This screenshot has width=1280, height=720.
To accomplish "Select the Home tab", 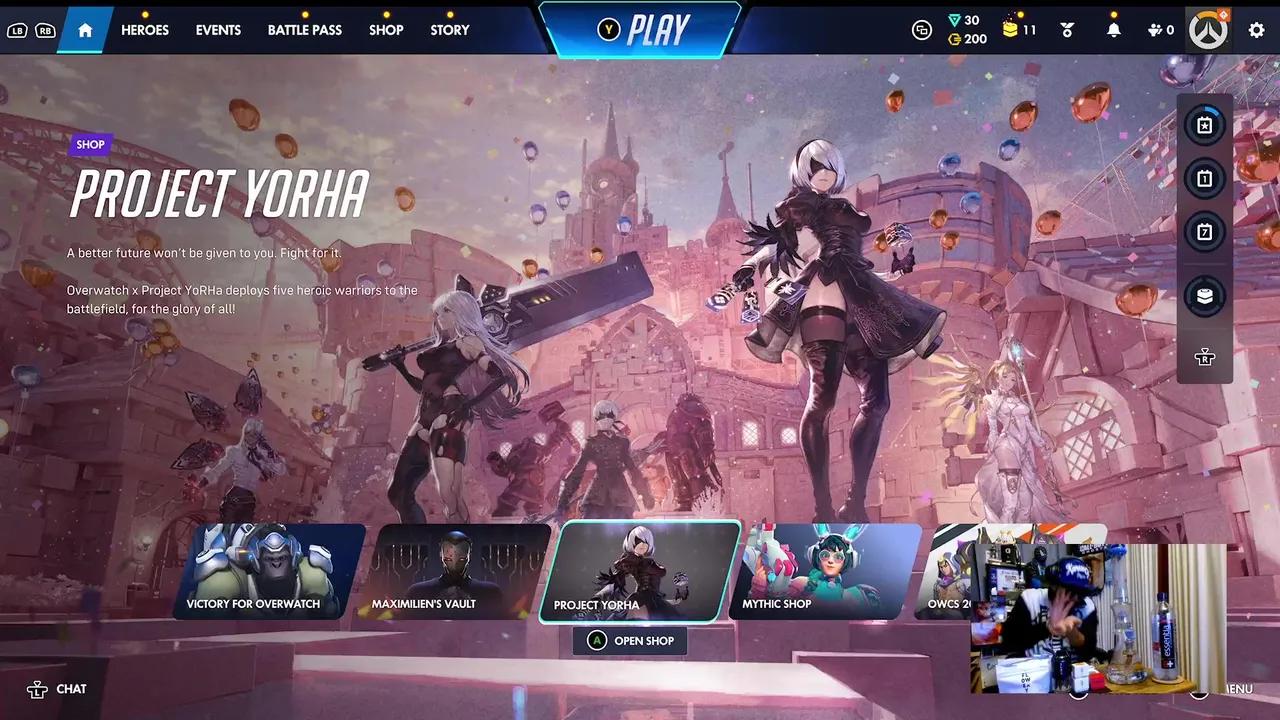I will tap(85, 30).
